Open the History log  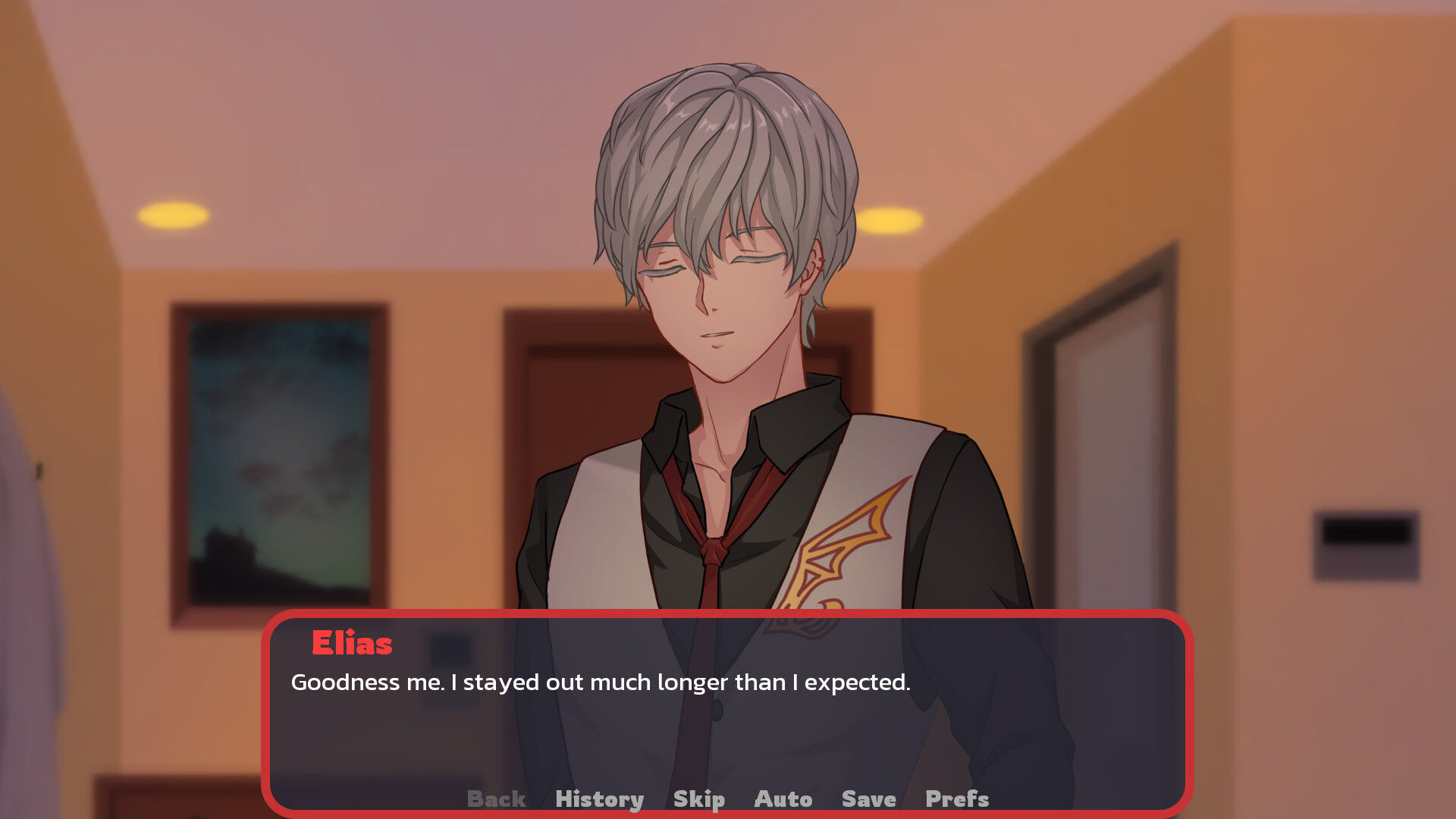600,799
